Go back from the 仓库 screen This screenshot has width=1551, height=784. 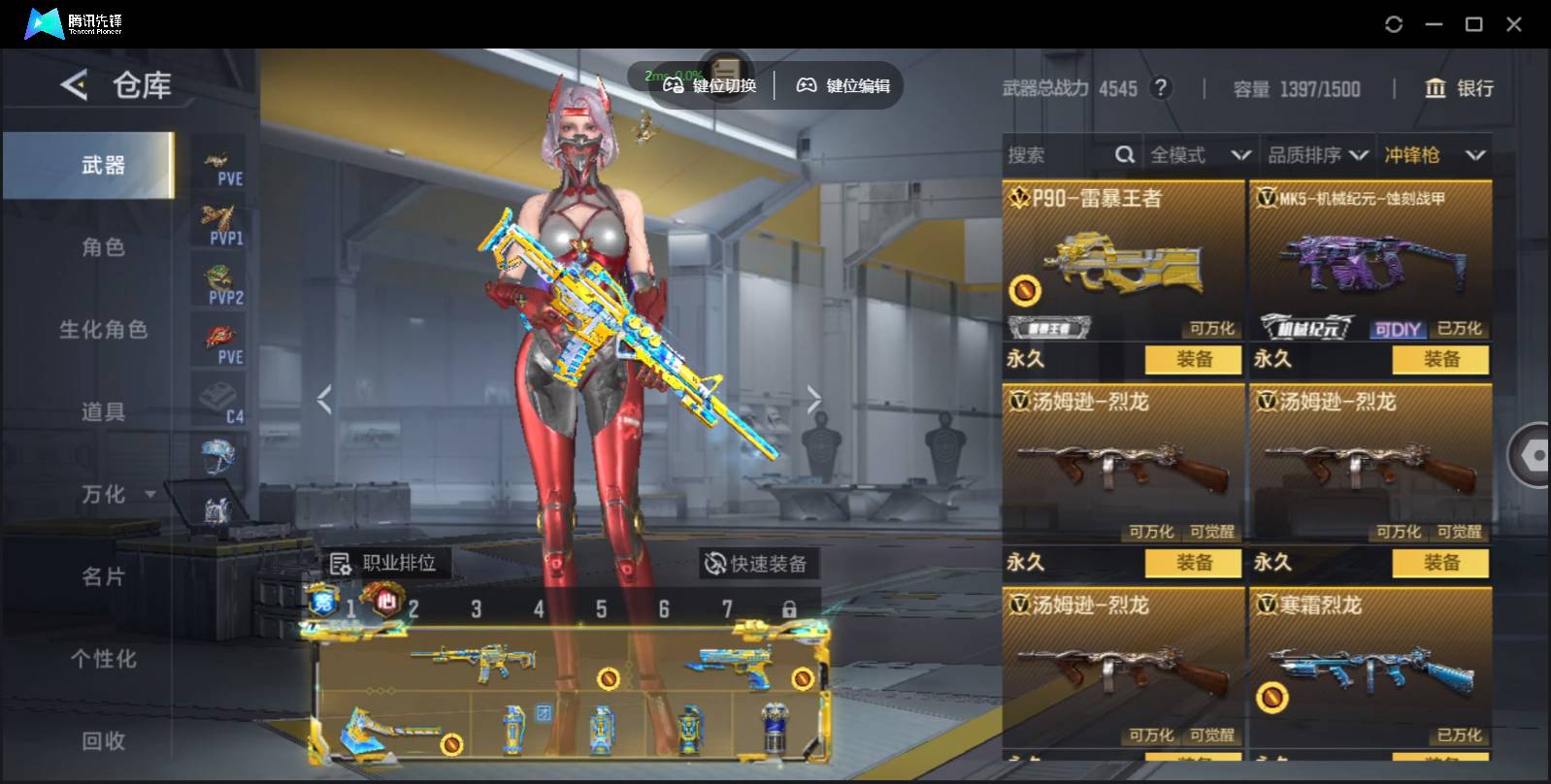(74, 85)
